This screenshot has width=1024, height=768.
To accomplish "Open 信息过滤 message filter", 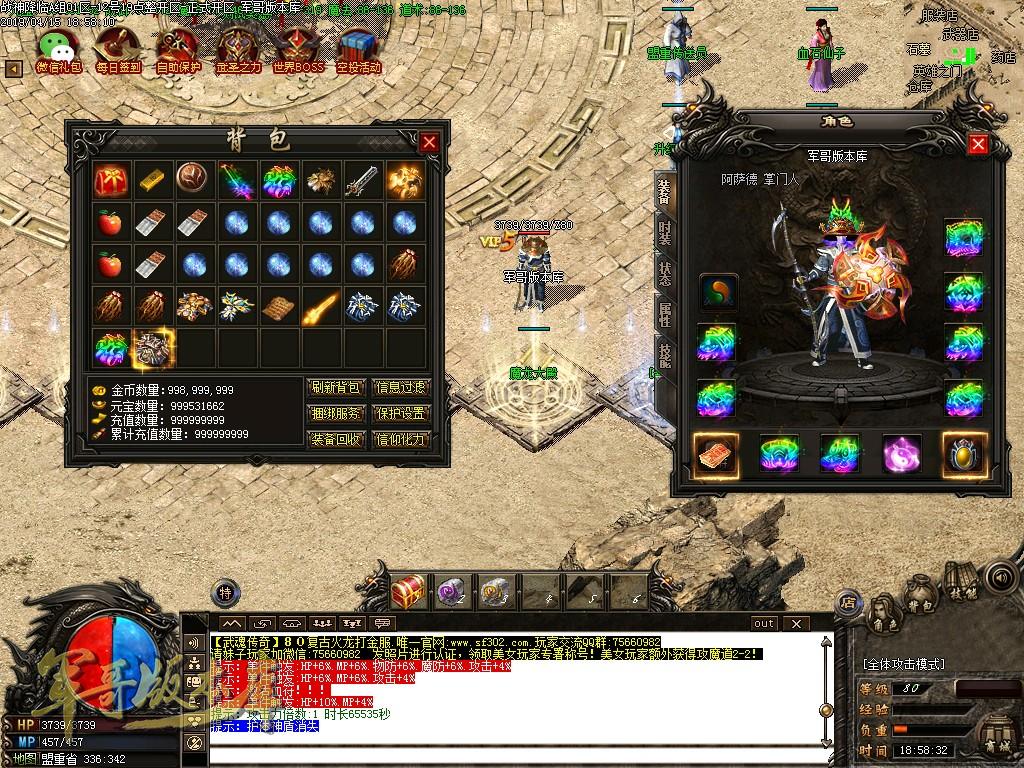I will click(x=400, y=387).
